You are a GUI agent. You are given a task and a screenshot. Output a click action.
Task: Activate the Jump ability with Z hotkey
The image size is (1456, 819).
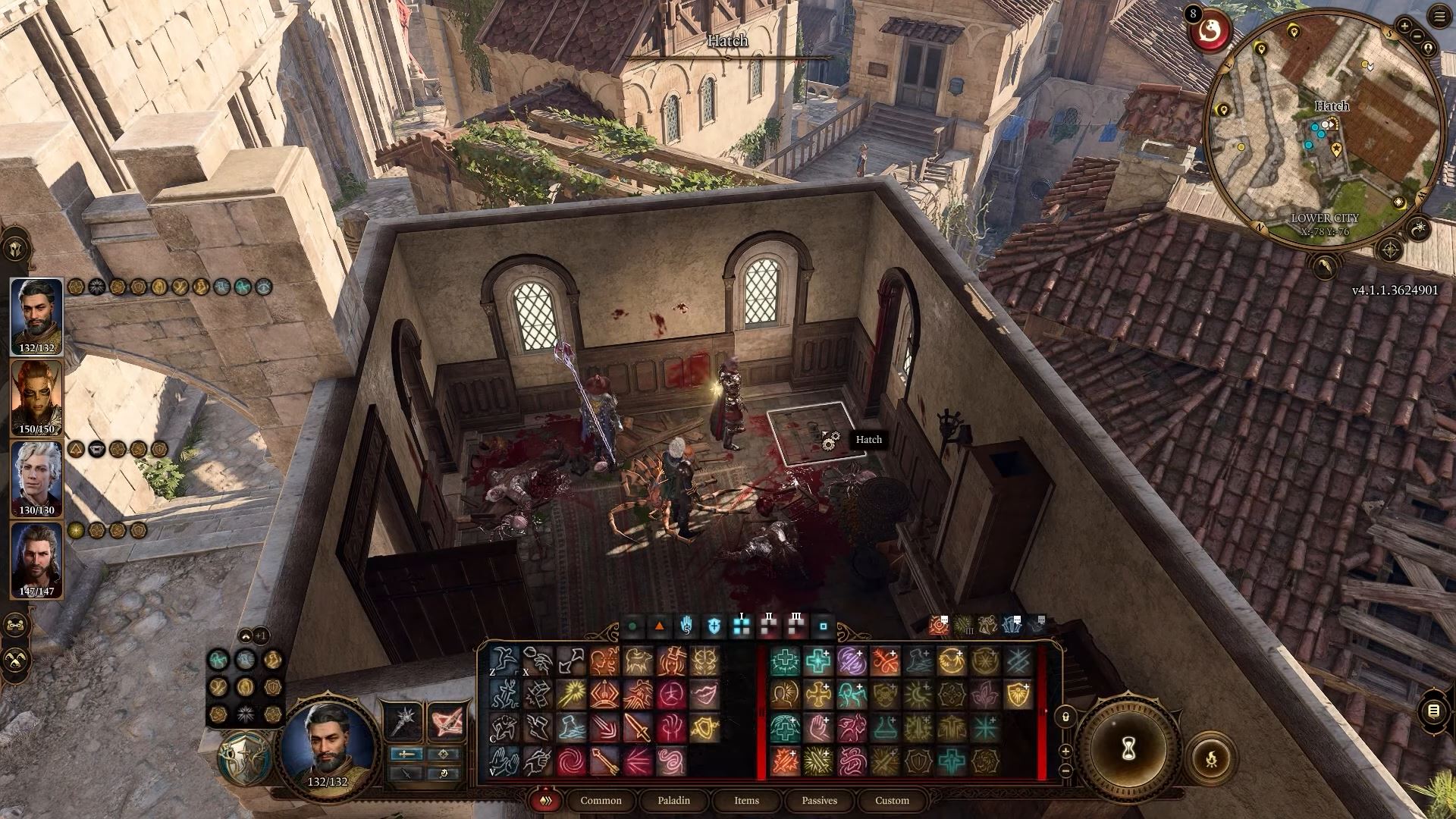coord(504,661)
